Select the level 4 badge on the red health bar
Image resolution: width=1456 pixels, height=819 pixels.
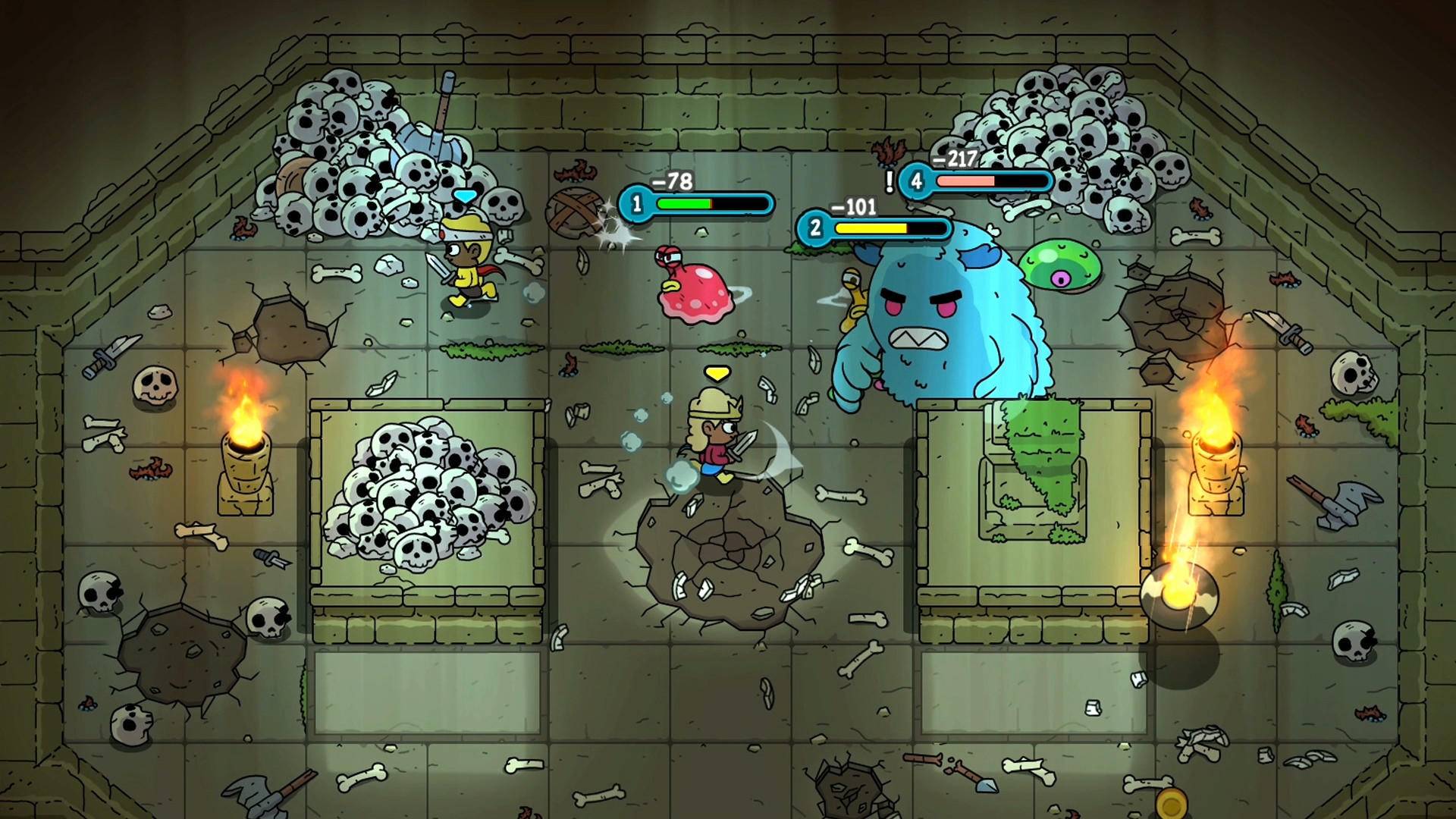(915, 182)
